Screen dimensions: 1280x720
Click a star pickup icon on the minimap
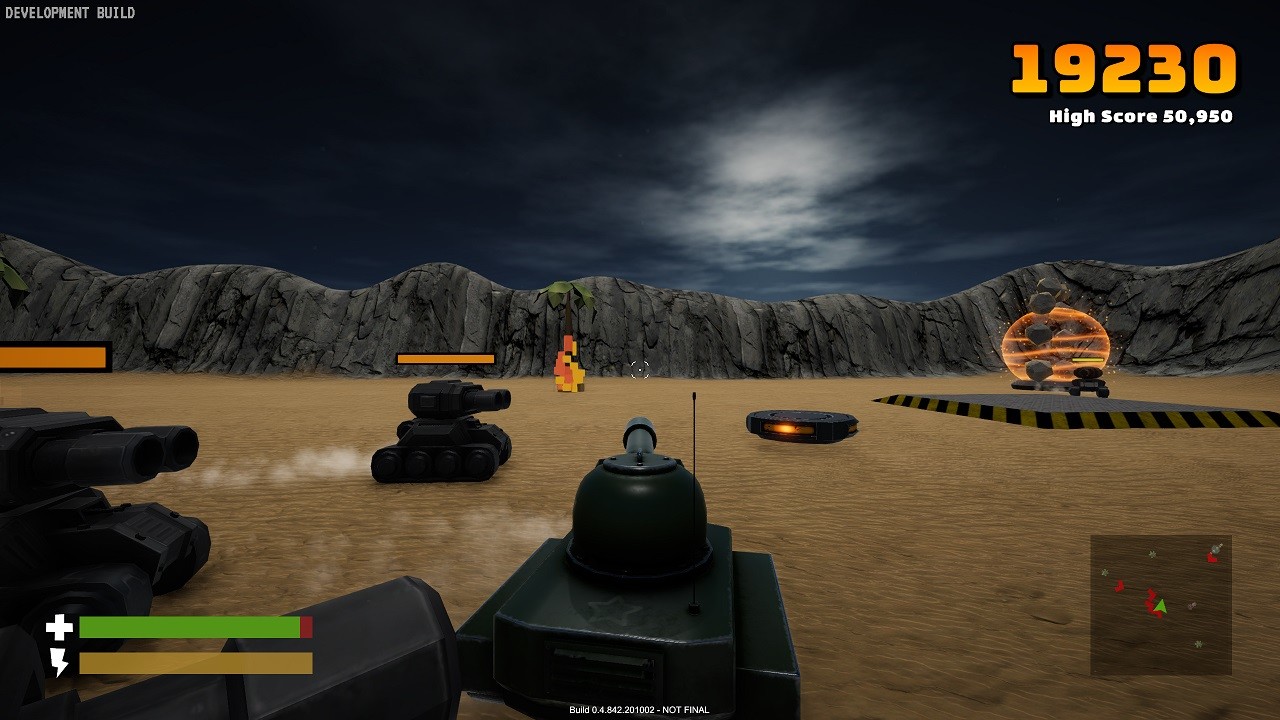click(1151, 554)
